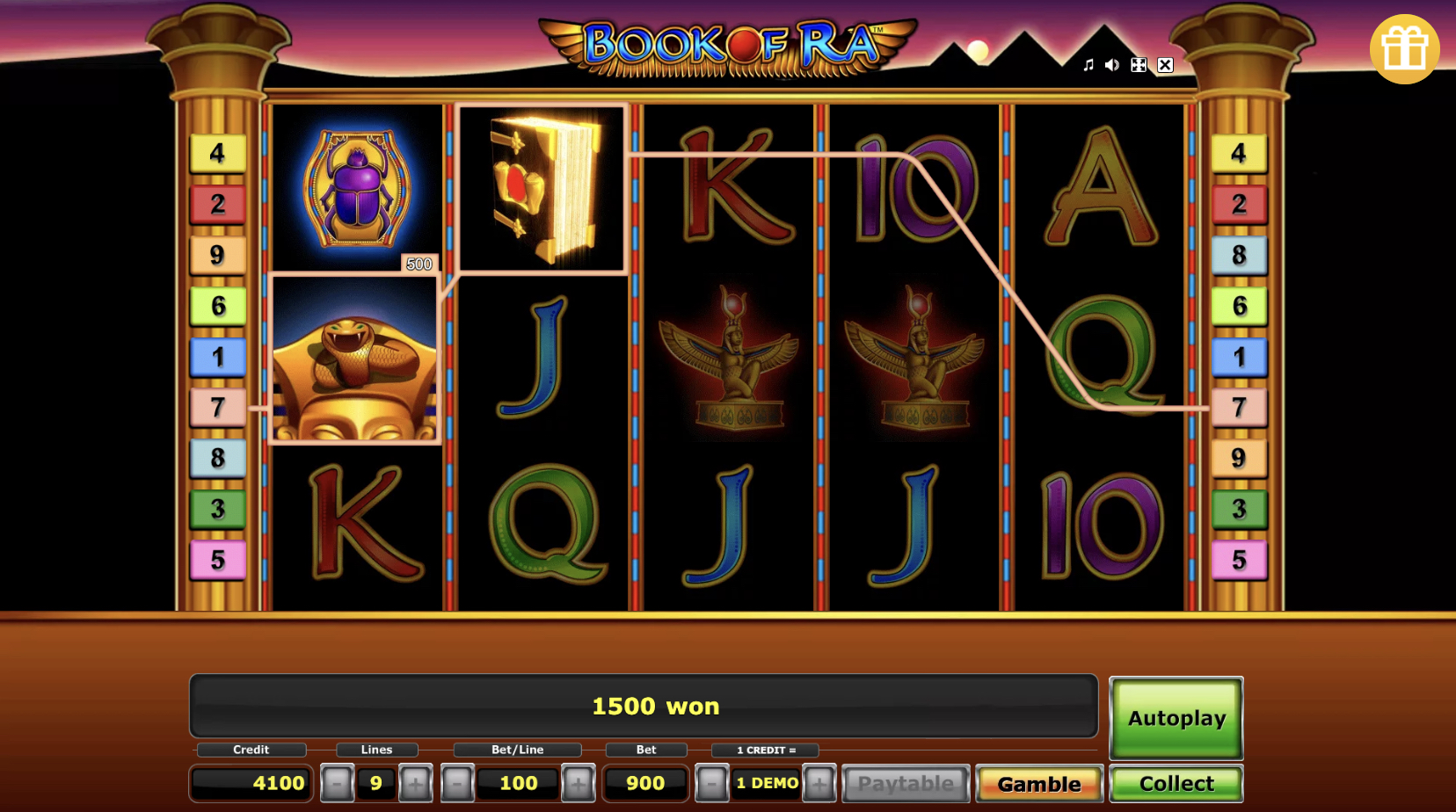The image size is (1456, 812).
Task: Collect your winnings
Action: [1176, 783]
